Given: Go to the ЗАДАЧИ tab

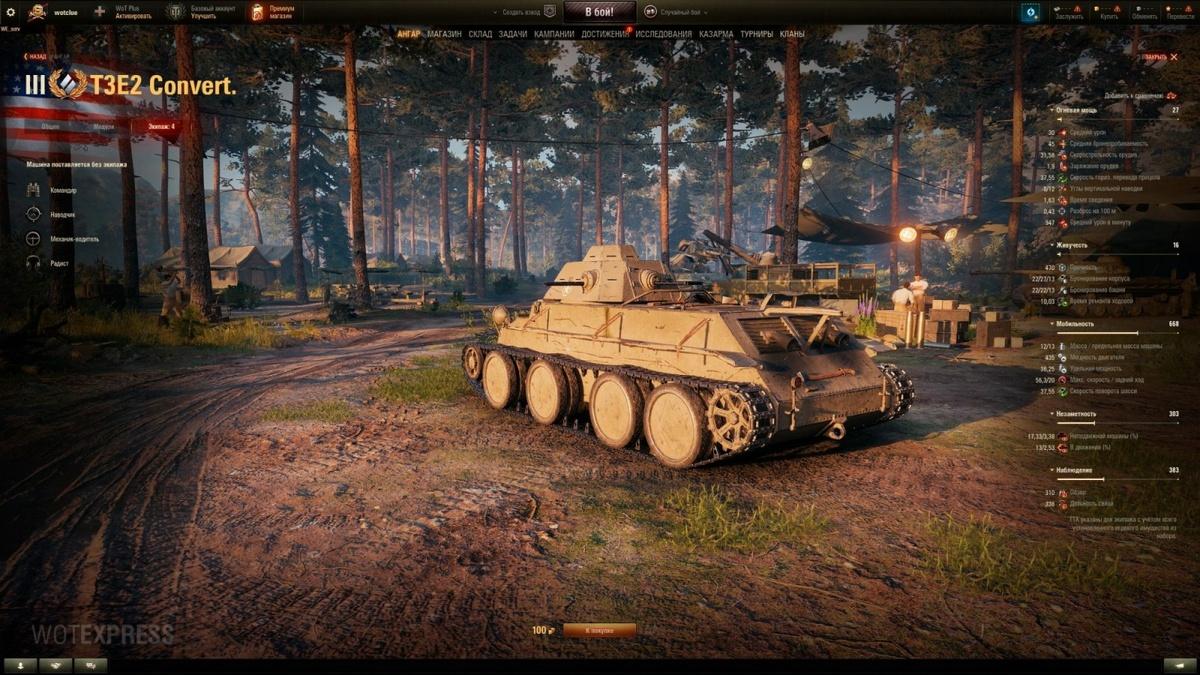Looking at the screenshot, I should [x=512, y=34].
